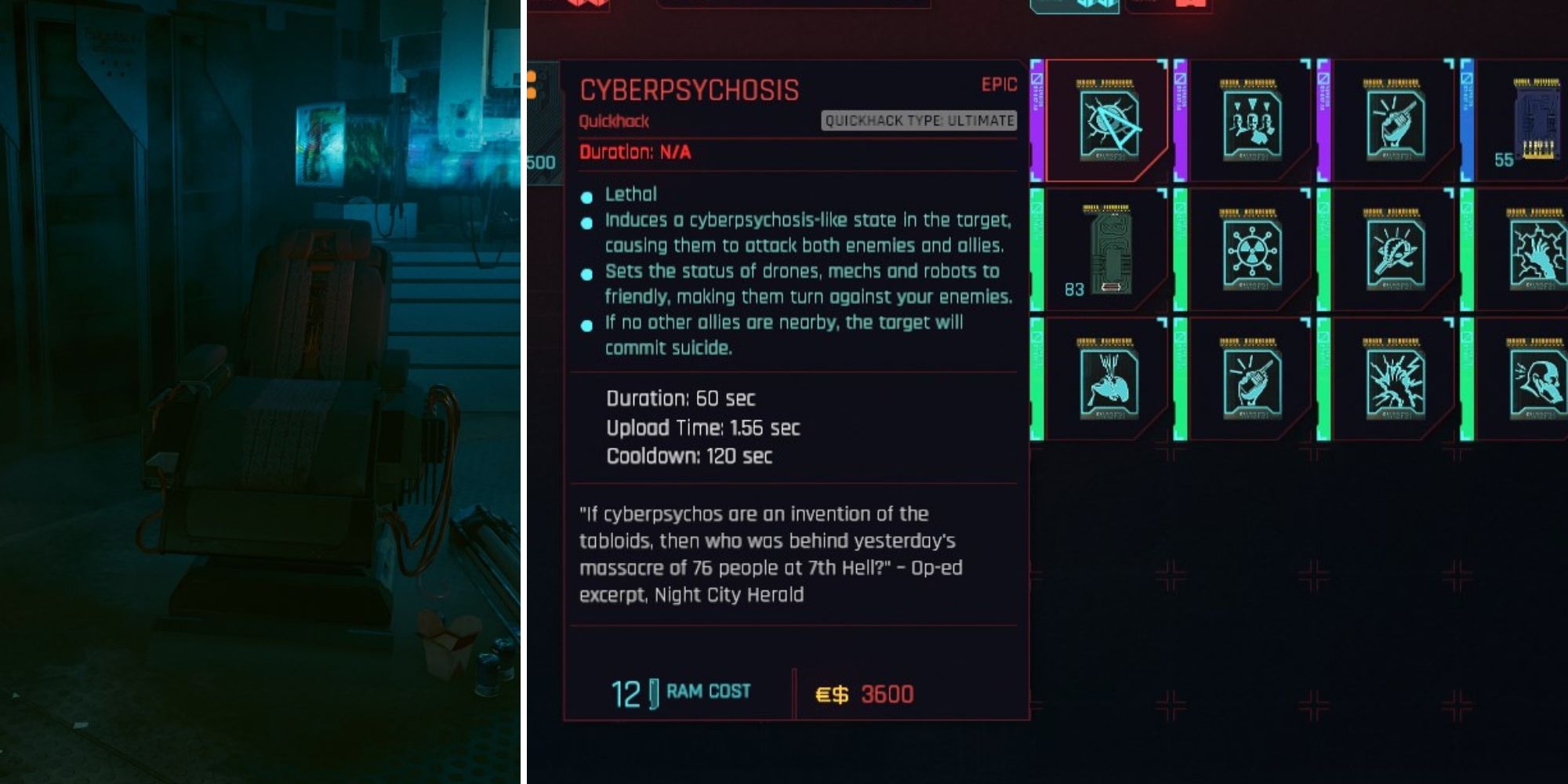
Task: Select the Short Circuit quickhack with the lightning hand
Action: pyautogui.click(x=1535, y=252)
